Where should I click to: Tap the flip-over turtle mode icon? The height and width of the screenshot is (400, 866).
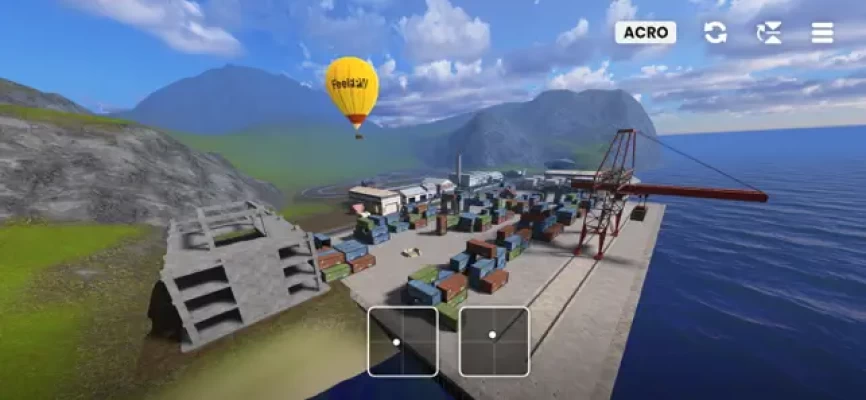(769, 32)
